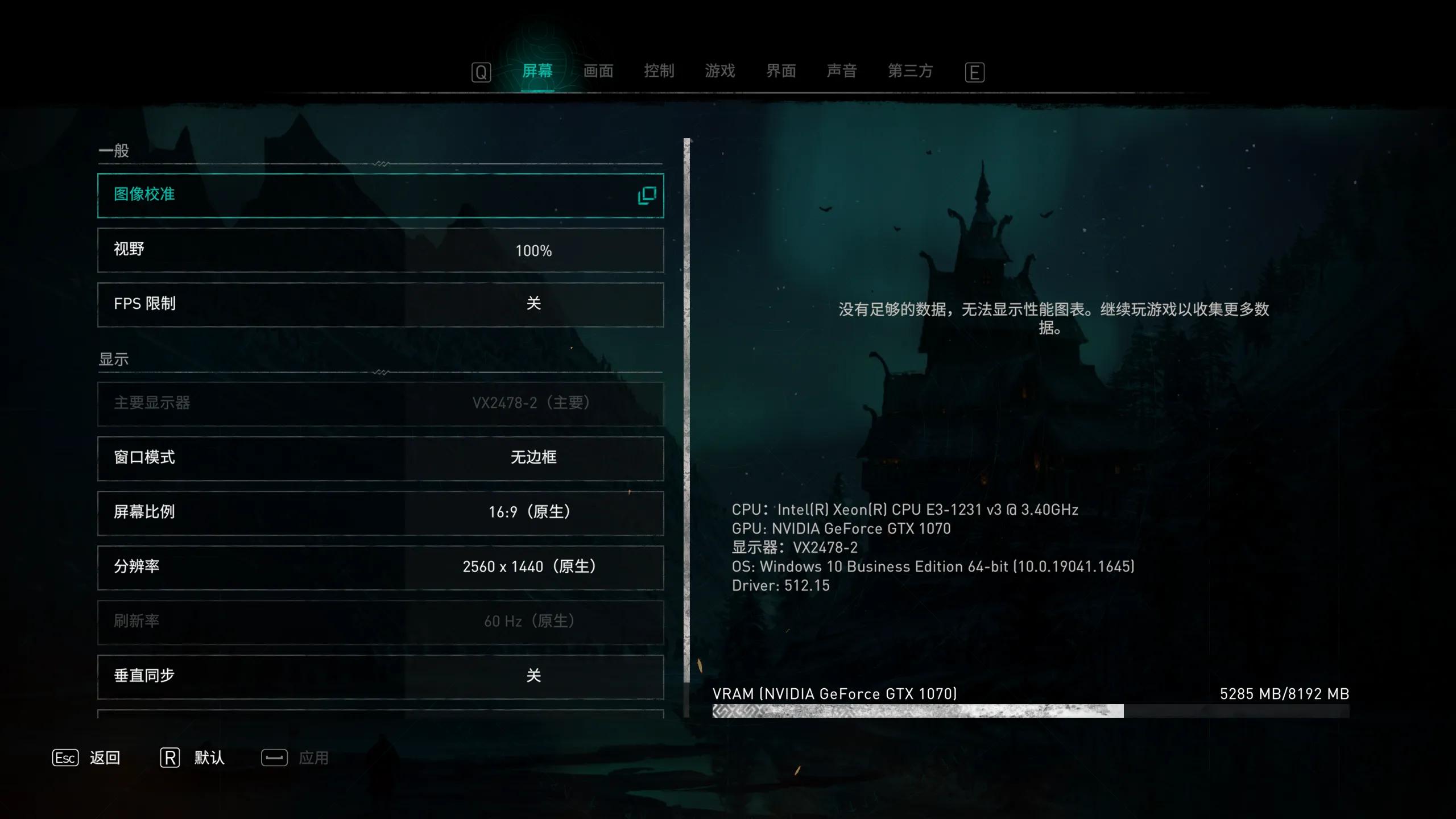Screen dimensions: 1456x819
Task: Click the preview icon on 图像校准 row
Action: coord(647,195)
